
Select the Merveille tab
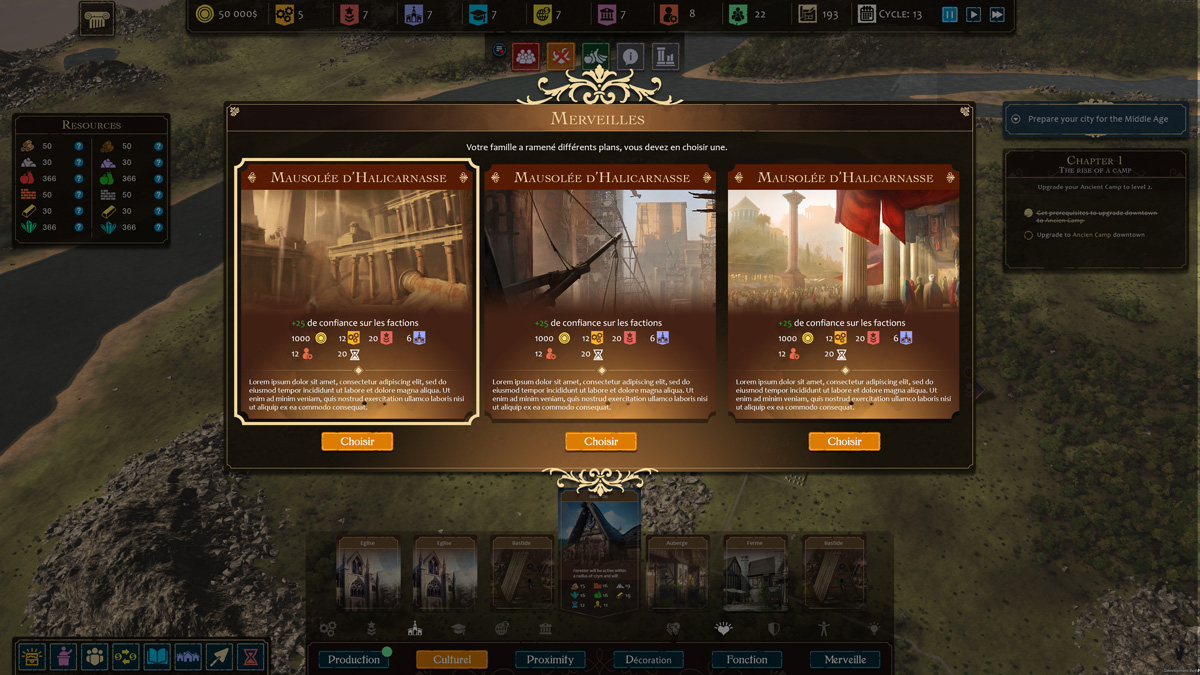coord(845,660)
